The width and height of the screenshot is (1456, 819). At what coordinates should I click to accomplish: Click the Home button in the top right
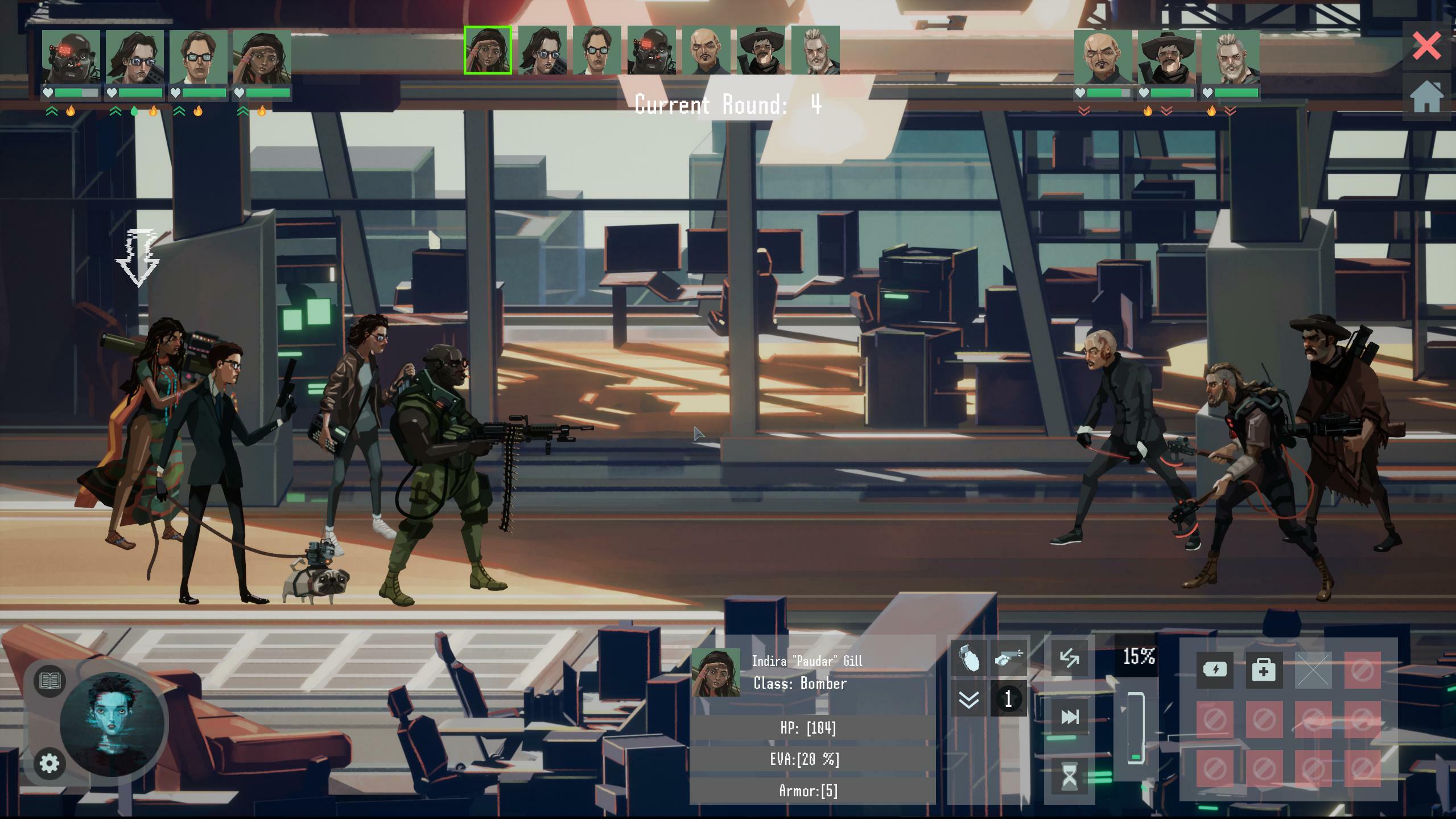click(1426, 94)
